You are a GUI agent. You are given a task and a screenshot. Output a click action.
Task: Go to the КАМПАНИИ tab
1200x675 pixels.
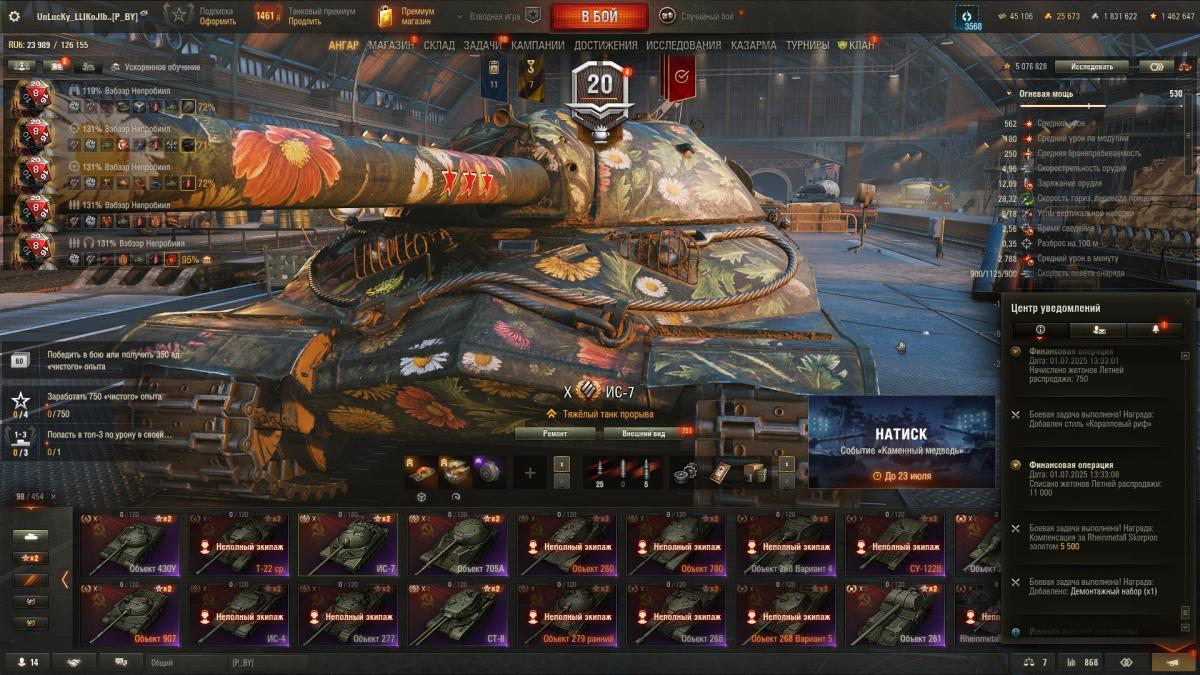(537, 45)
